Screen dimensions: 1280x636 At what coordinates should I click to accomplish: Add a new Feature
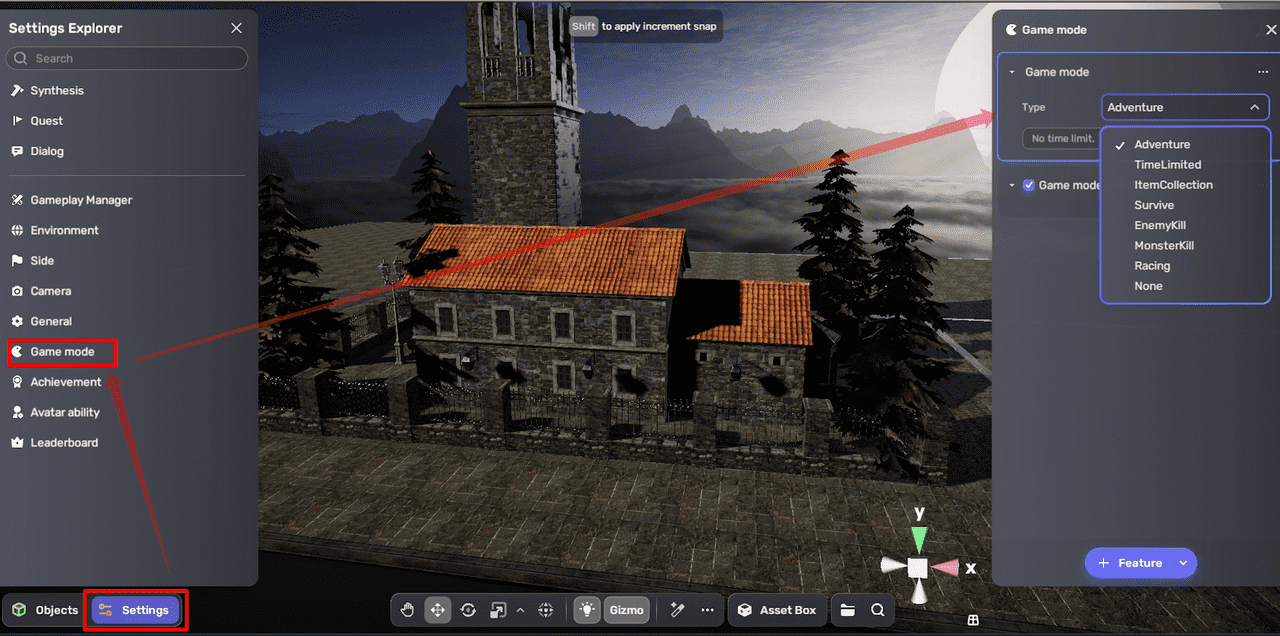(x=1130, y=563)
